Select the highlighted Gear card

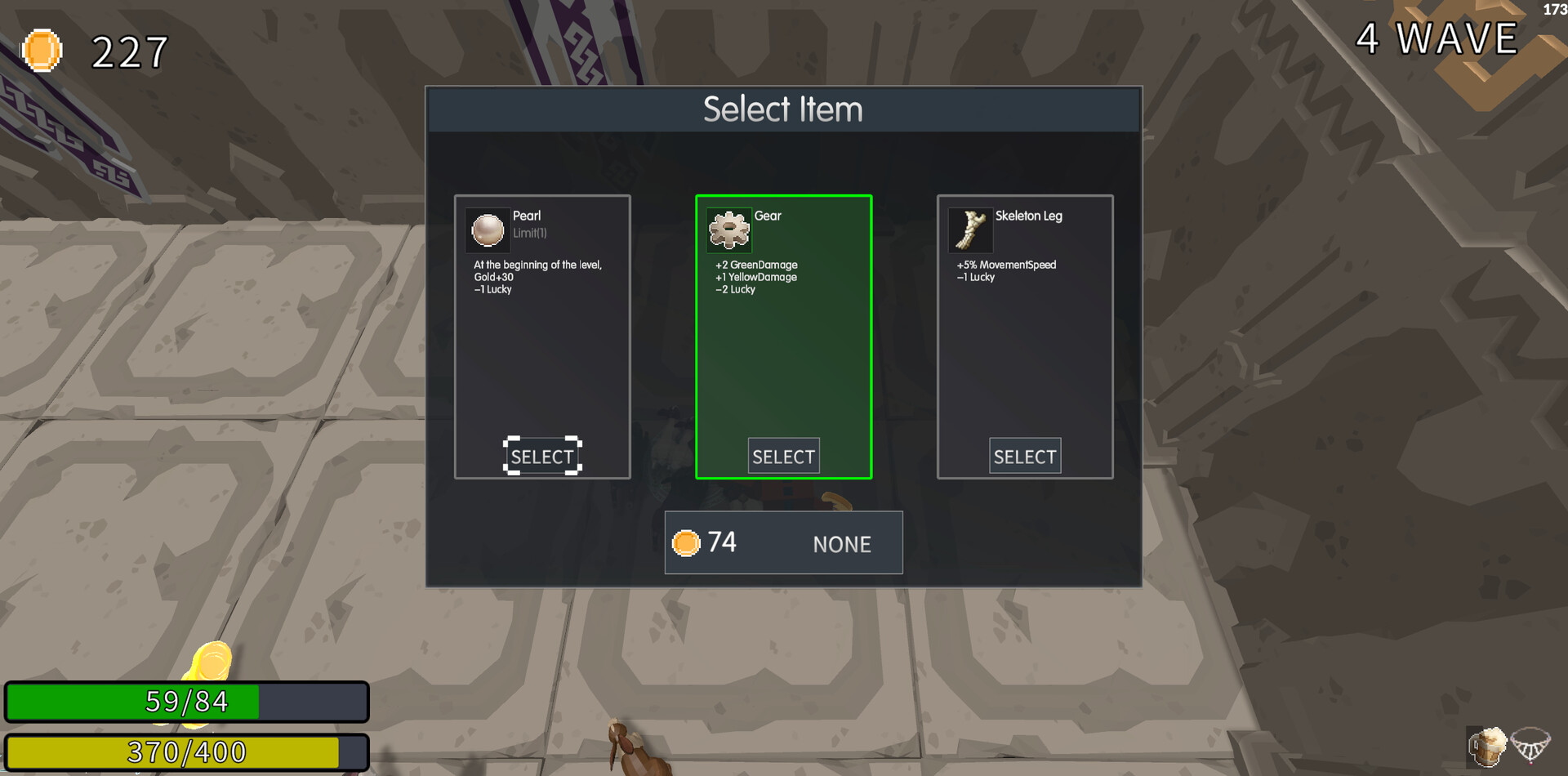pyautogui.click(x=783, y=456)
